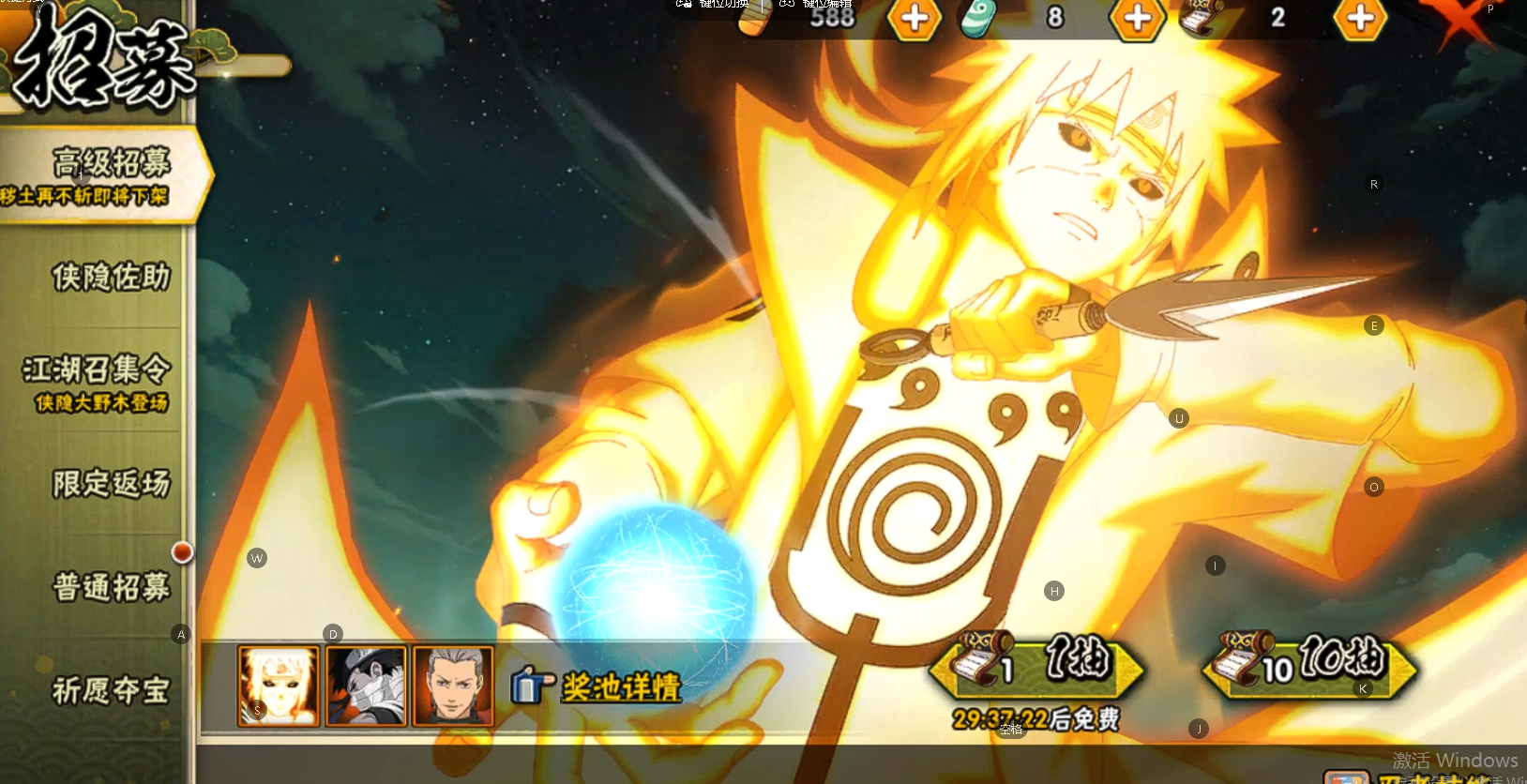Switch to the 侠隐佐助 tab
The width and height of the screenshot is (1527, 784).
(x=110, y=278)
